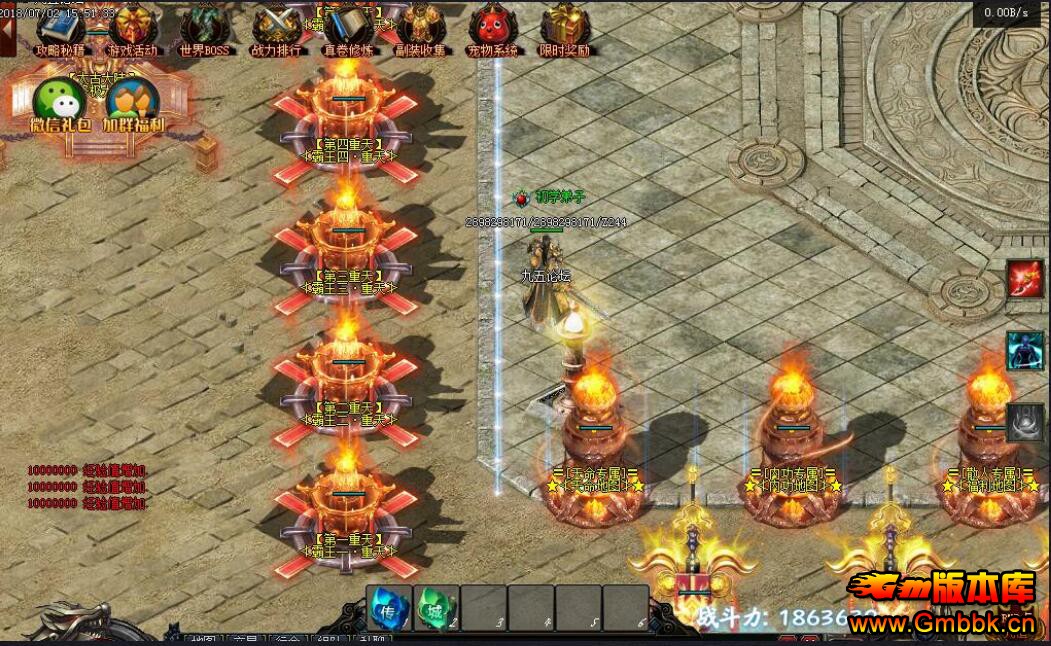This screenshot has width=1051, height=646.
Task: Use the green 城 town return stone
Action: [x=437, y=607]
